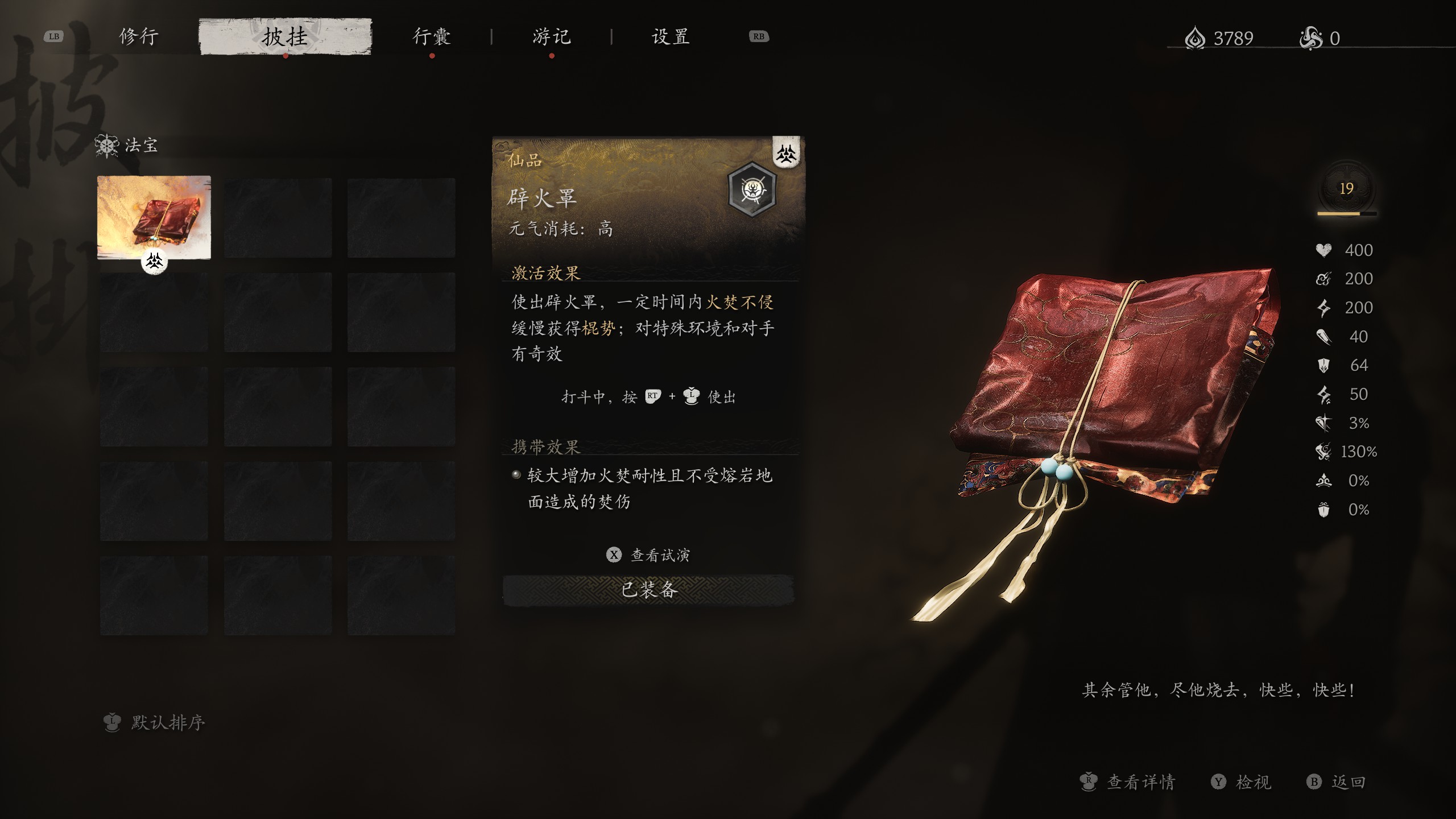Select the 披挂 tab

pos(285,37)
